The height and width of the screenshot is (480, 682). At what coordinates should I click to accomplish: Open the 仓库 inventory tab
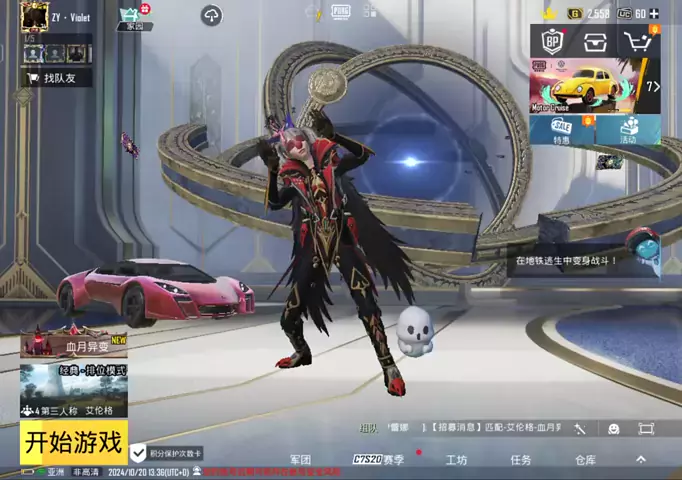(585, 460)
